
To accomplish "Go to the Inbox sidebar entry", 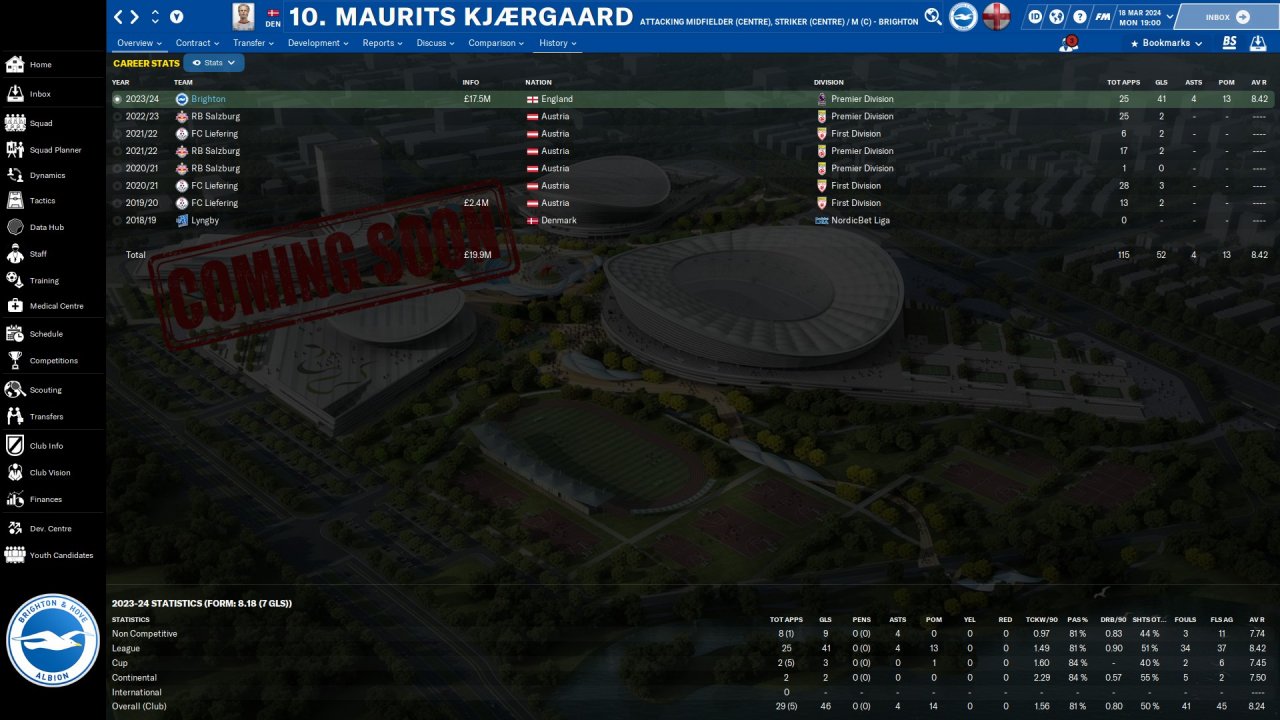I will point(40,94).
